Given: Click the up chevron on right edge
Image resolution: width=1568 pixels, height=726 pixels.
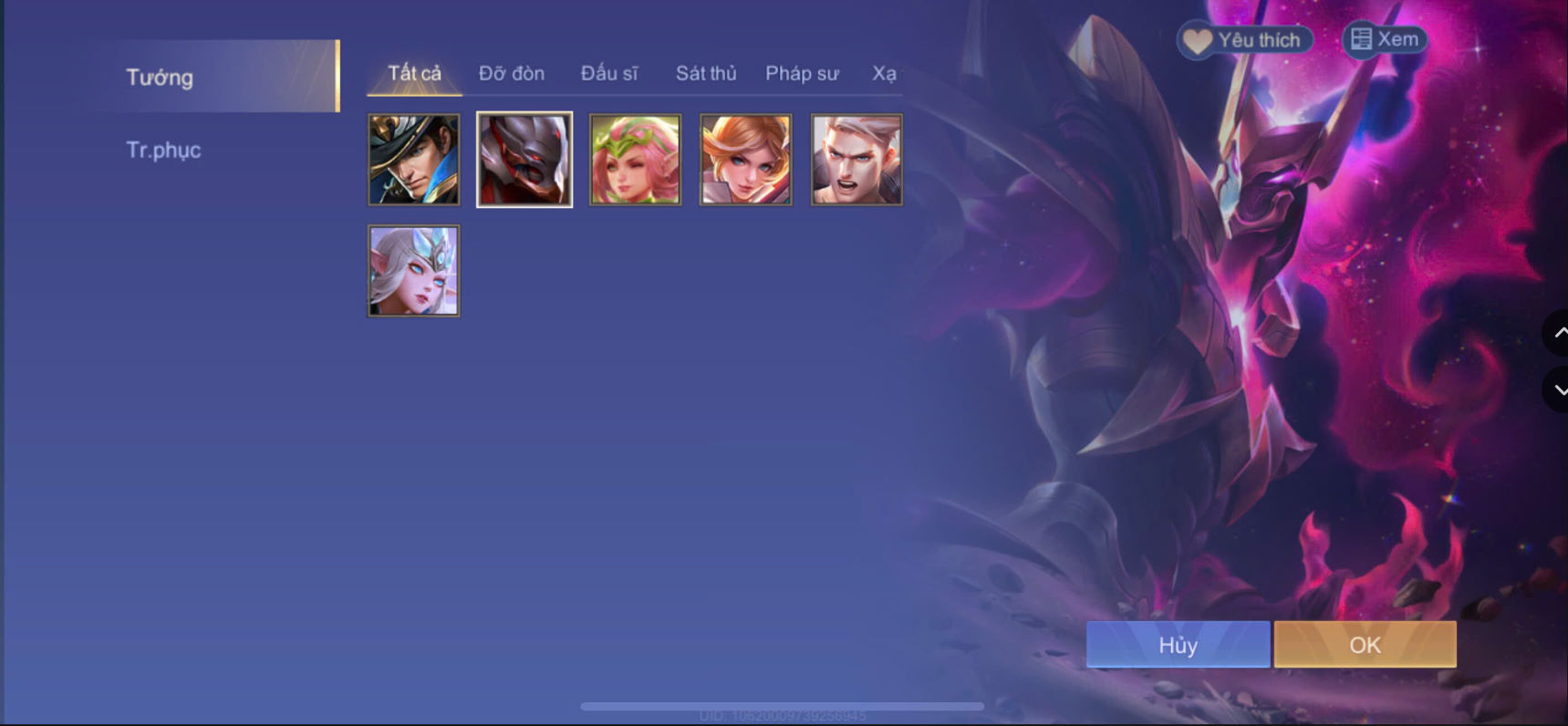Looking at the screenshot, I should (x=1558, y=334).
